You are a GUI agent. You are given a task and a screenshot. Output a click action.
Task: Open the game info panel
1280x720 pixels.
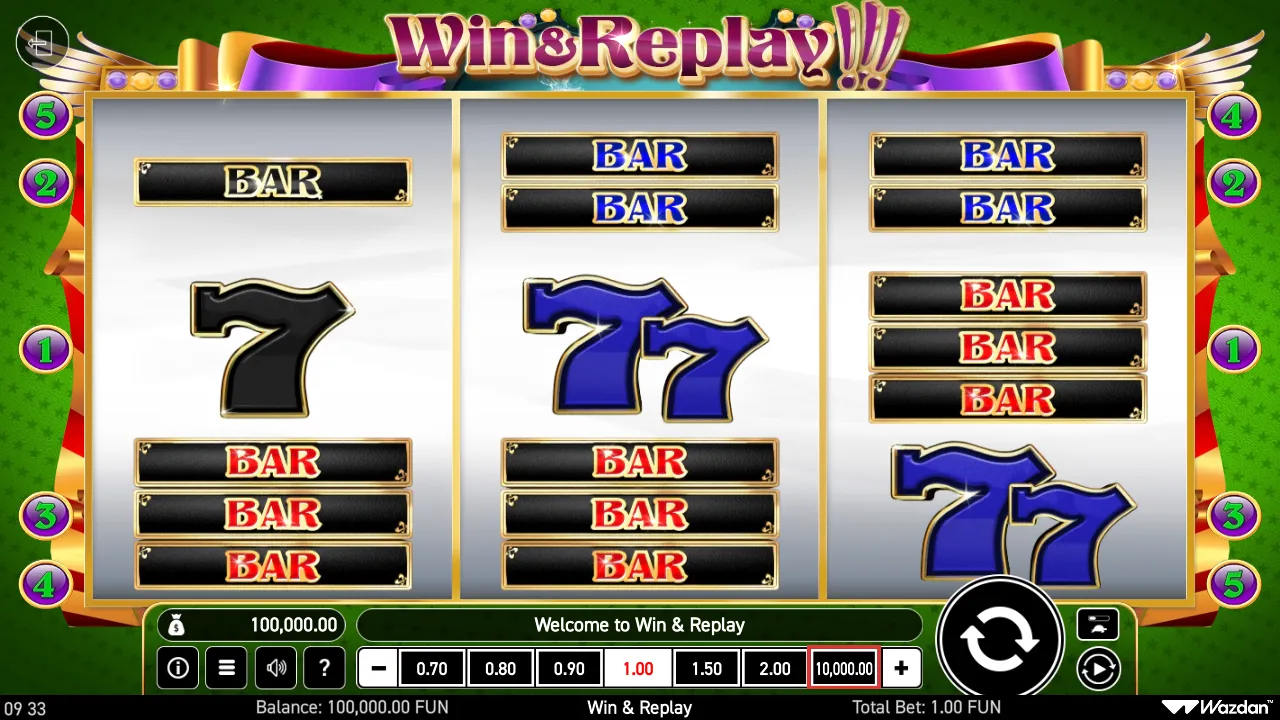point(178,668)
